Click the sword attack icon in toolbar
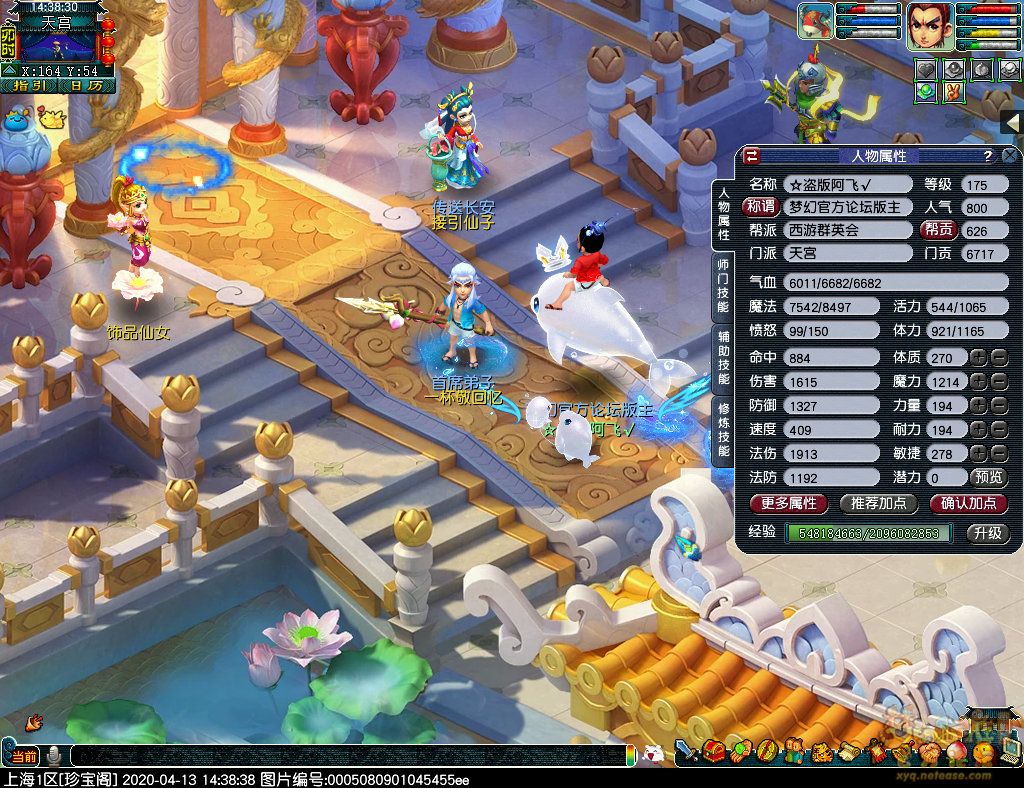Screen dimensions: 1024x788 [686, 751]
